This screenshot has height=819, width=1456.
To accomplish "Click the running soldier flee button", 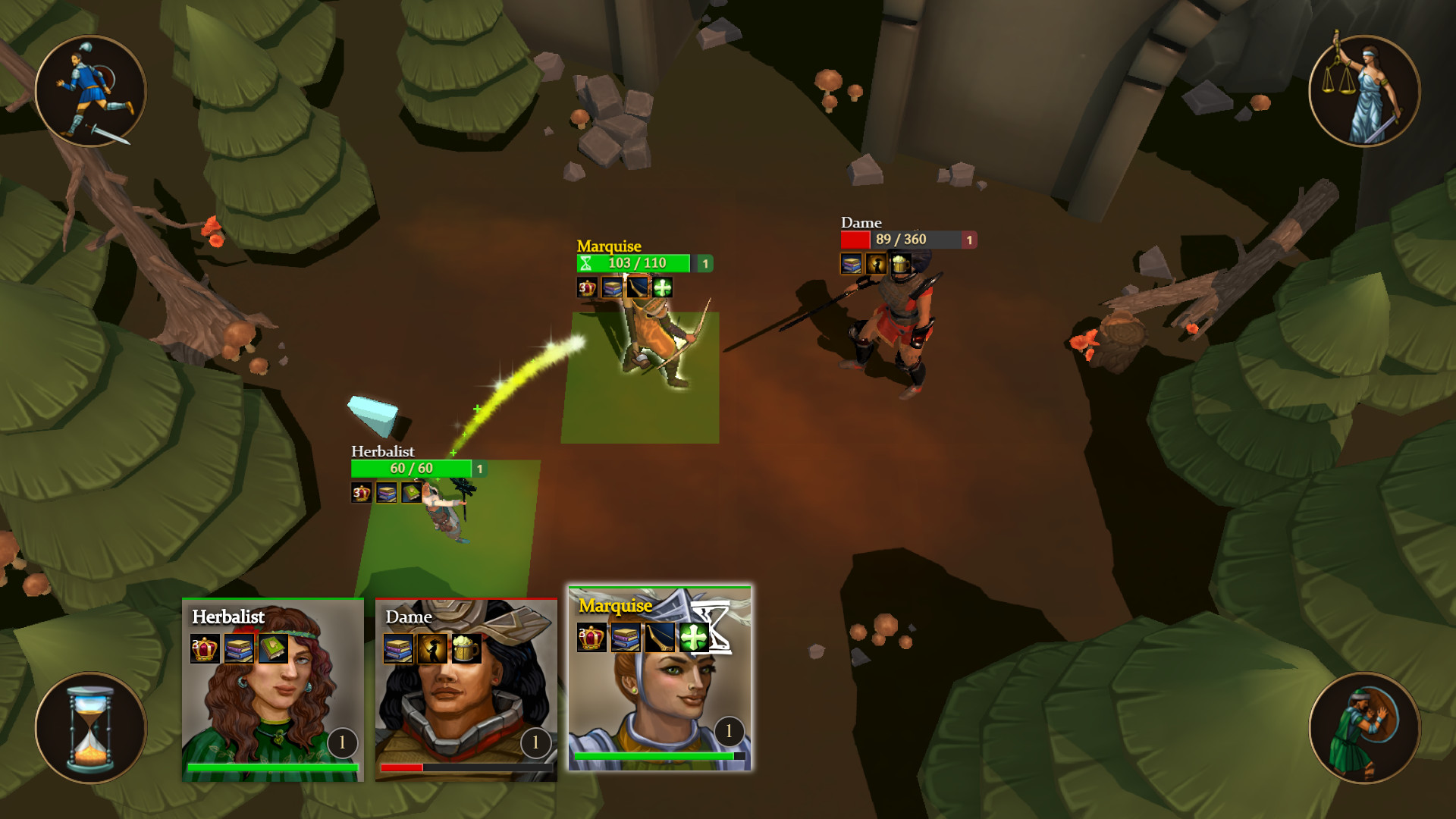I will [90, 91].
